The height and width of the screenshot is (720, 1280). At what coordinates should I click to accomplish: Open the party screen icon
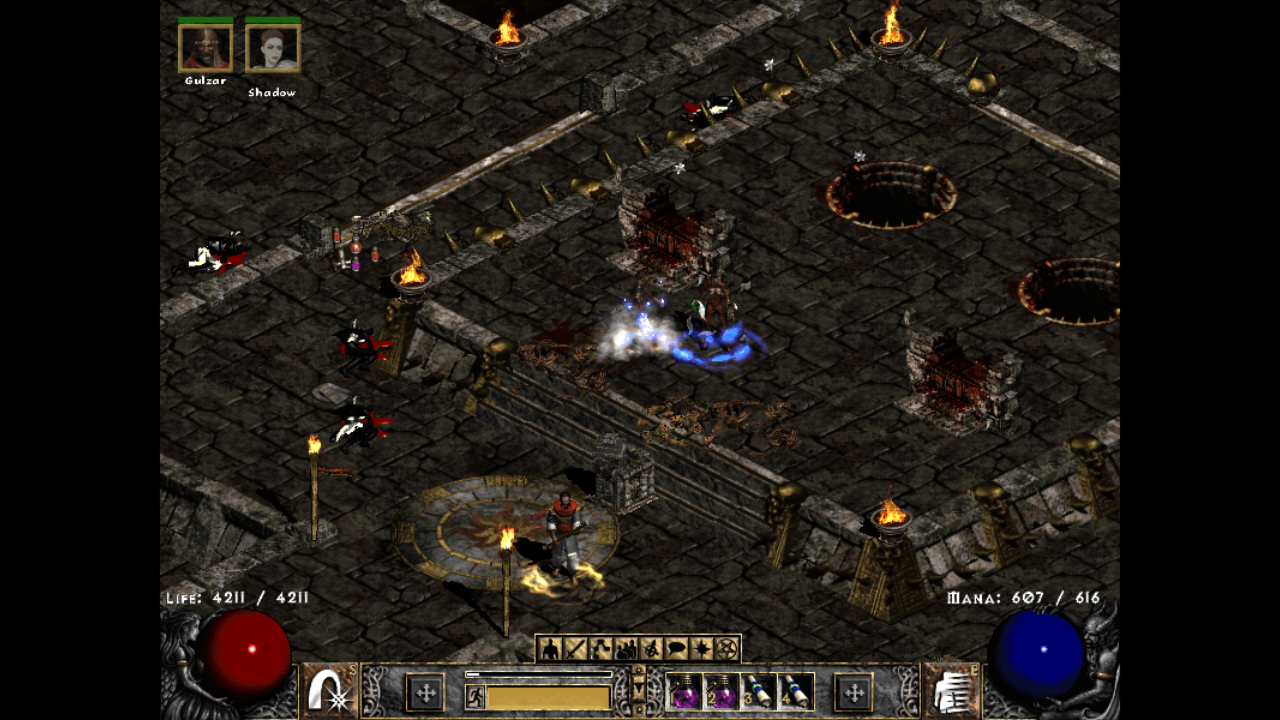click(x=627, y=648)
